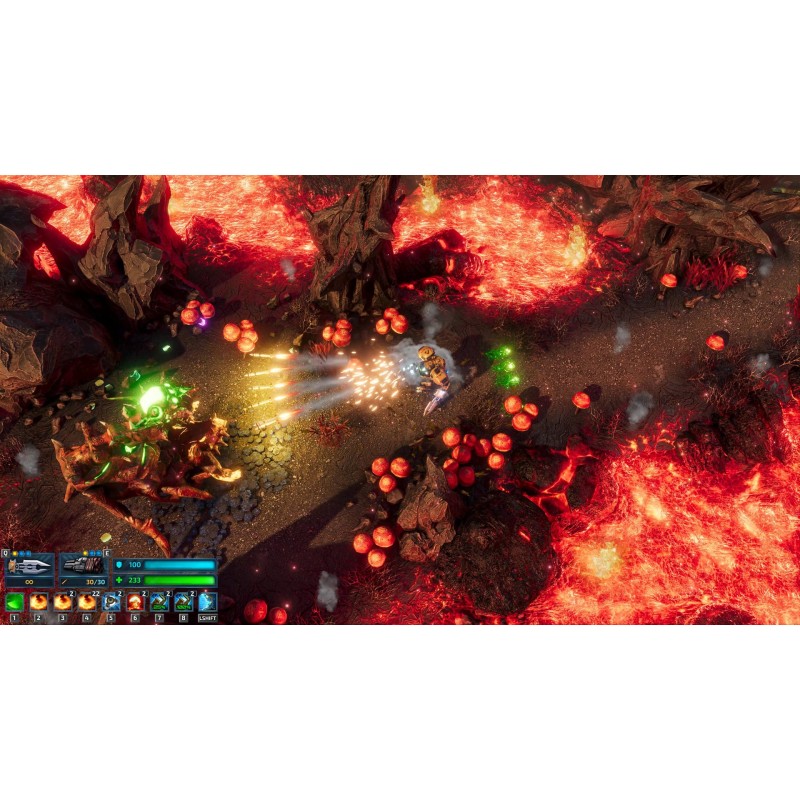
Task: Switch to the minigun weapon slot
Action: [x=83, y=566]
